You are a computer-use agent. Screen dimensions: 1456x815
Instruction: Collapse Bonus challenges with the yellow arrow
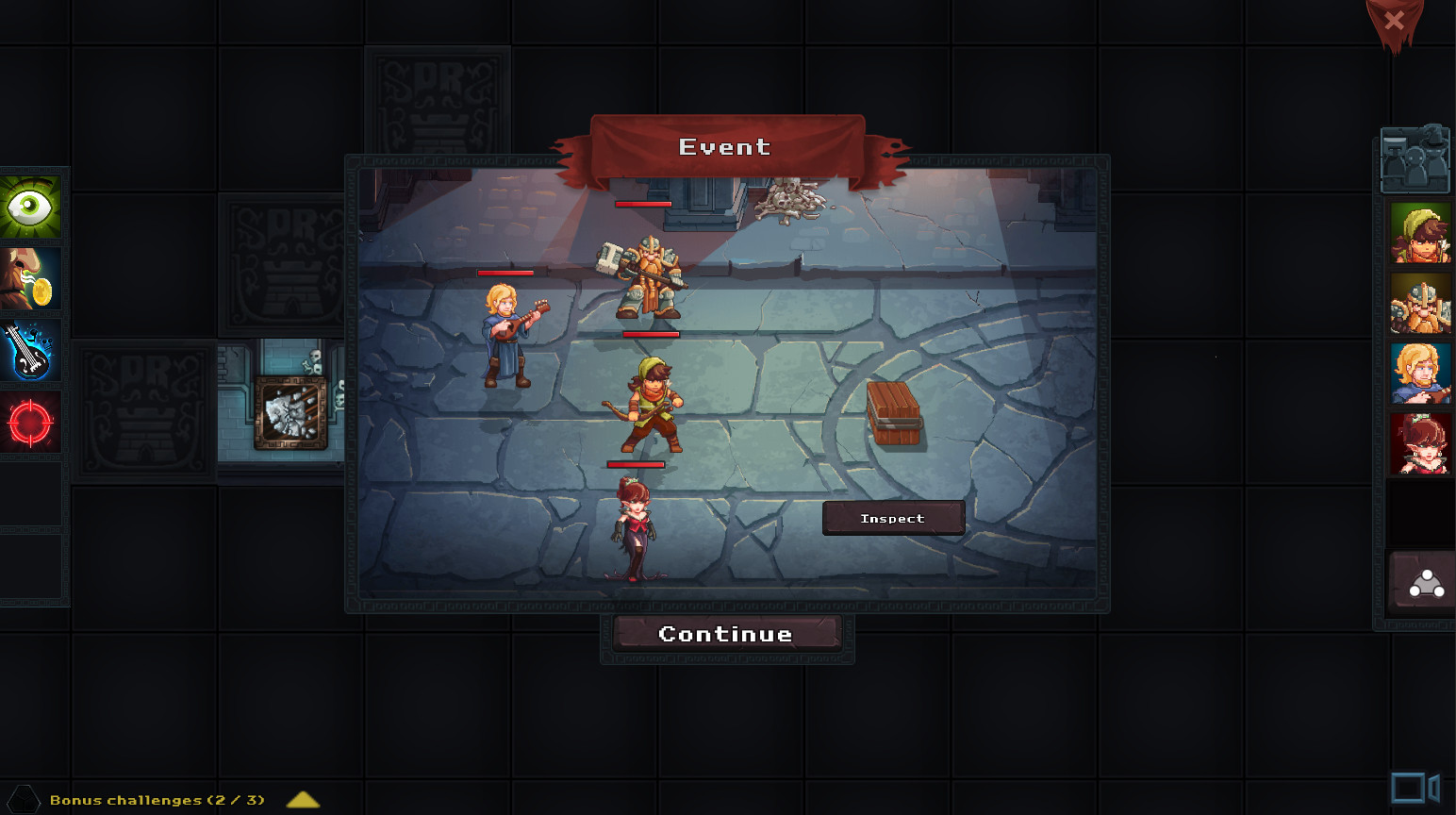click(302, 800)
